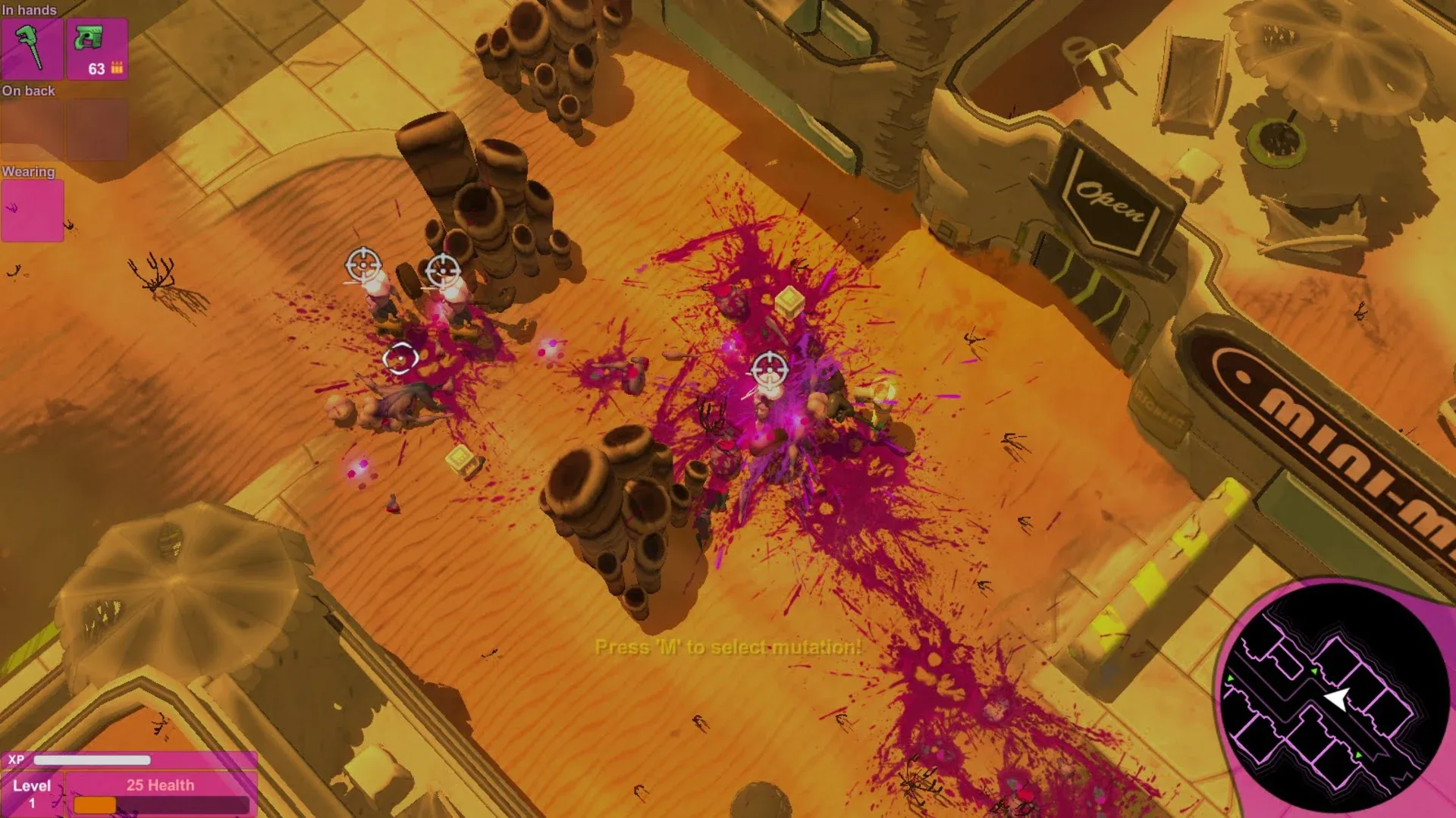
Task: Toggle the first On back weapon slot
Action: (x=32, y=128)
